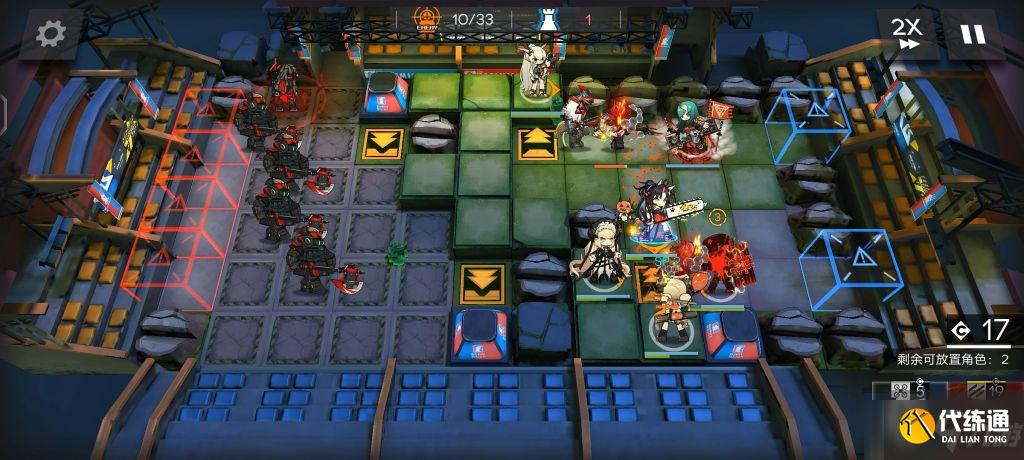Open the settings gear menu

tap(50, 34)
